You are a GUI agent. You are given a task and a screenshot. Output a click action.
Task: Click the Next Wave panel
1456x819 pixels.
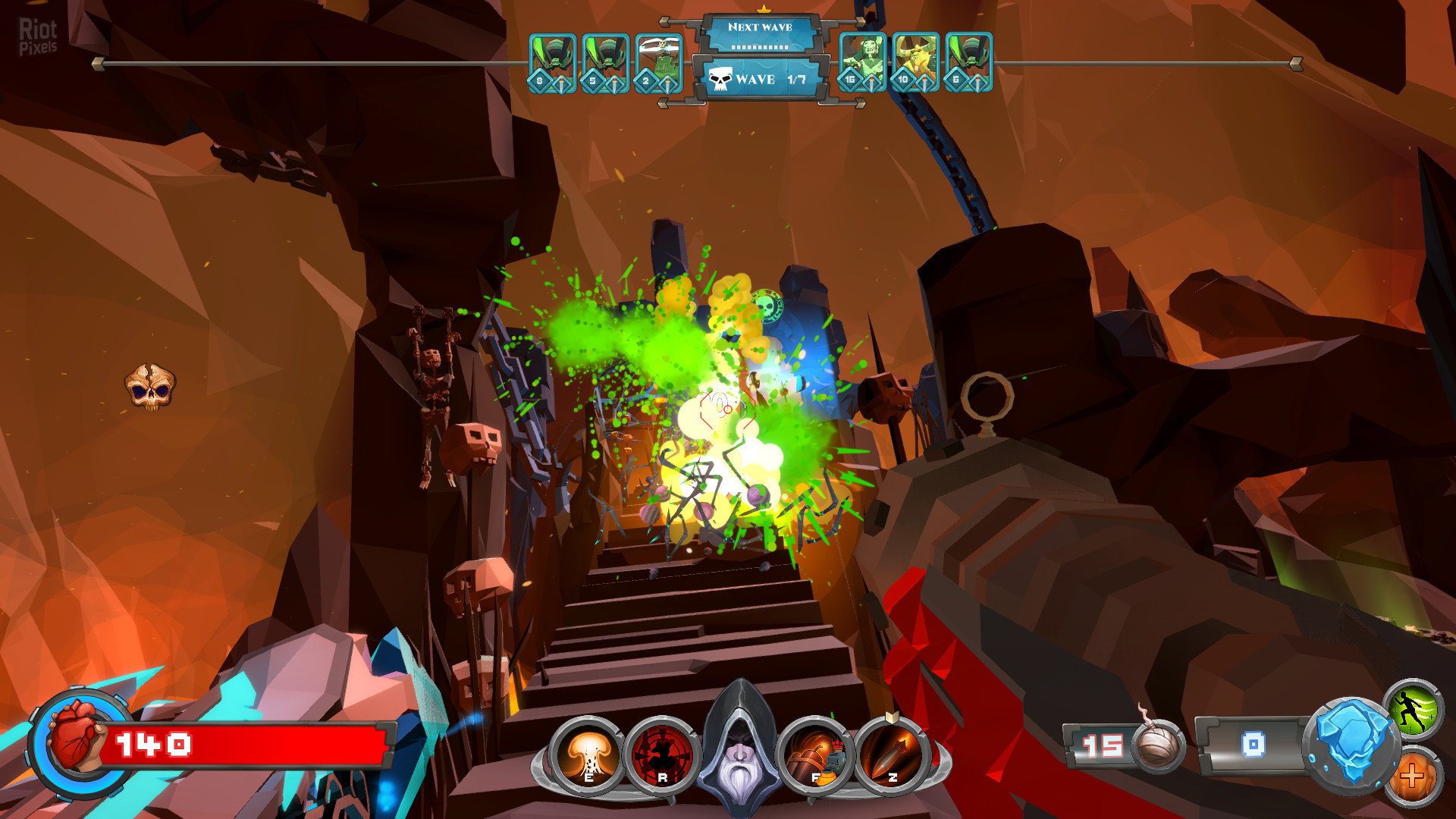tap(760, 33)
